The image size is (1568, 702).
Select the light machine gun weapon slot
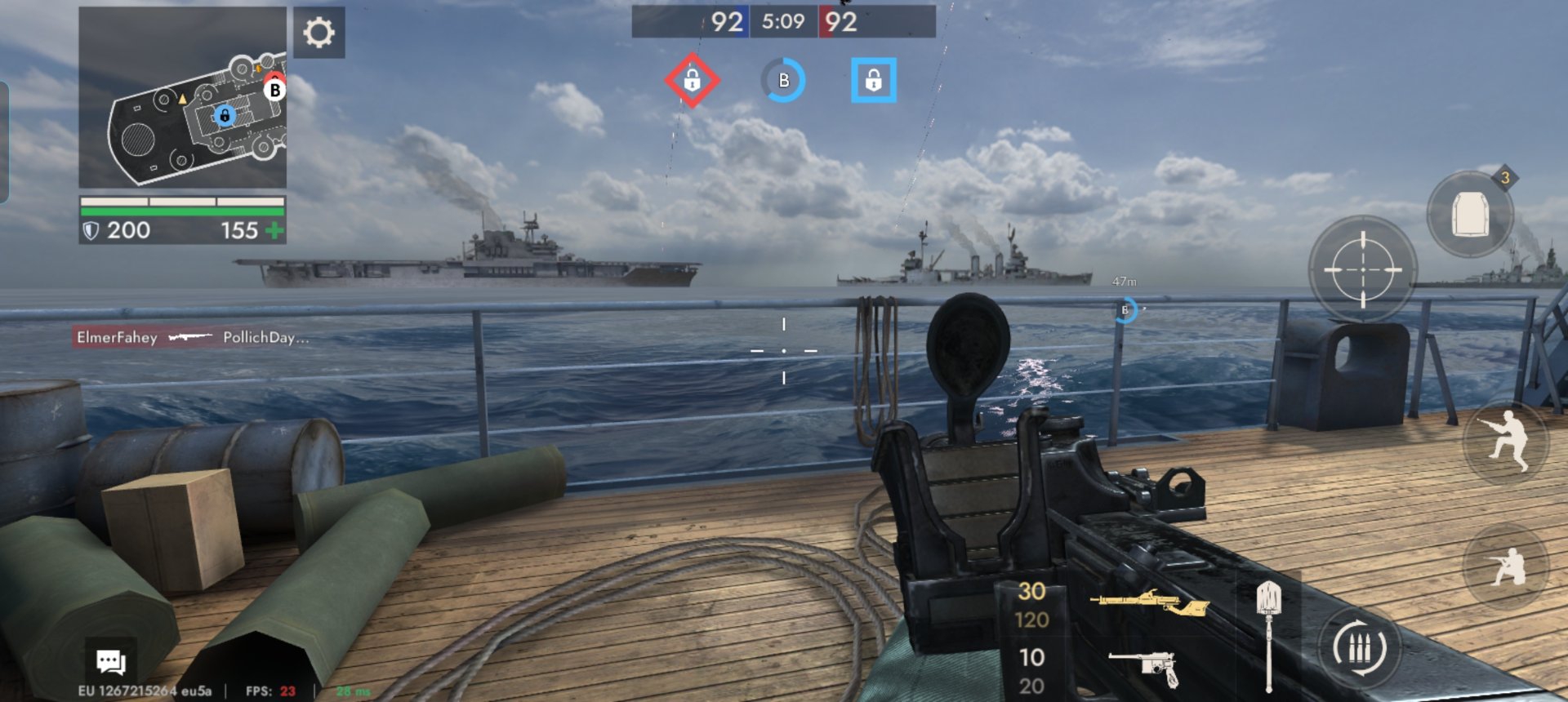[1148, 603]
